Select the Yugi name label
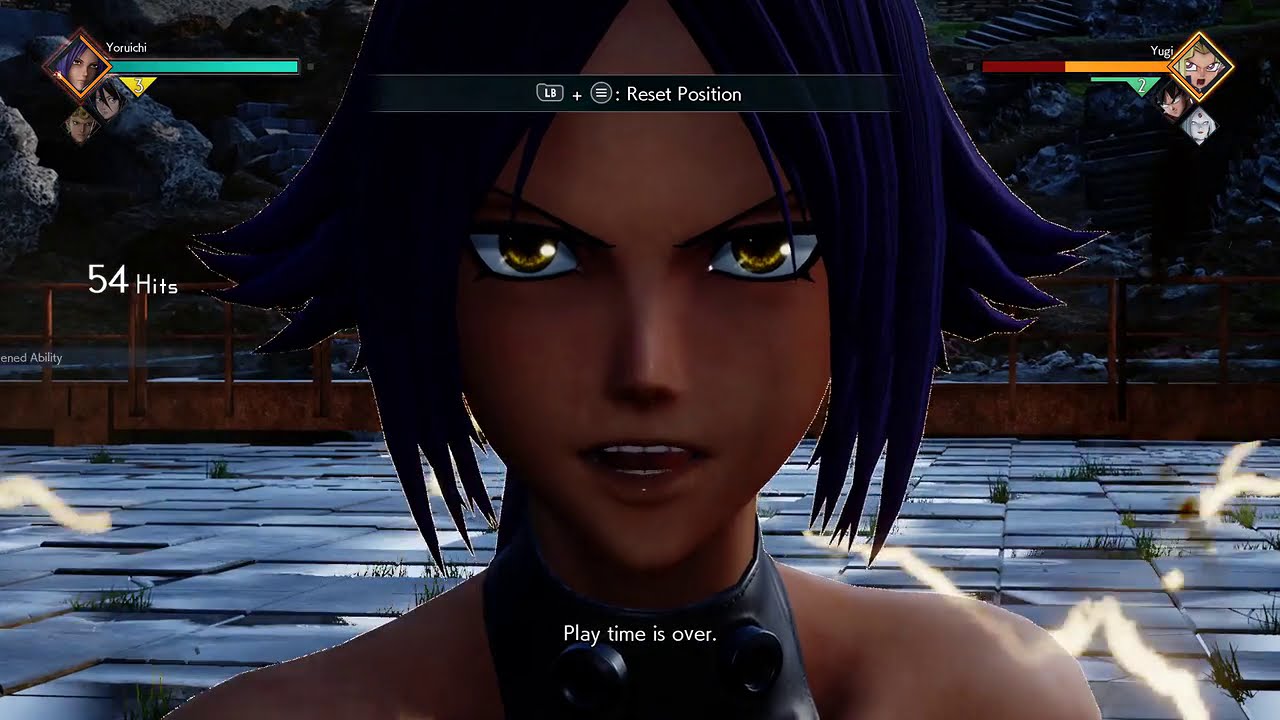Image resolution: width=1280 pixels, height=720 pixels. (1162, 50)
